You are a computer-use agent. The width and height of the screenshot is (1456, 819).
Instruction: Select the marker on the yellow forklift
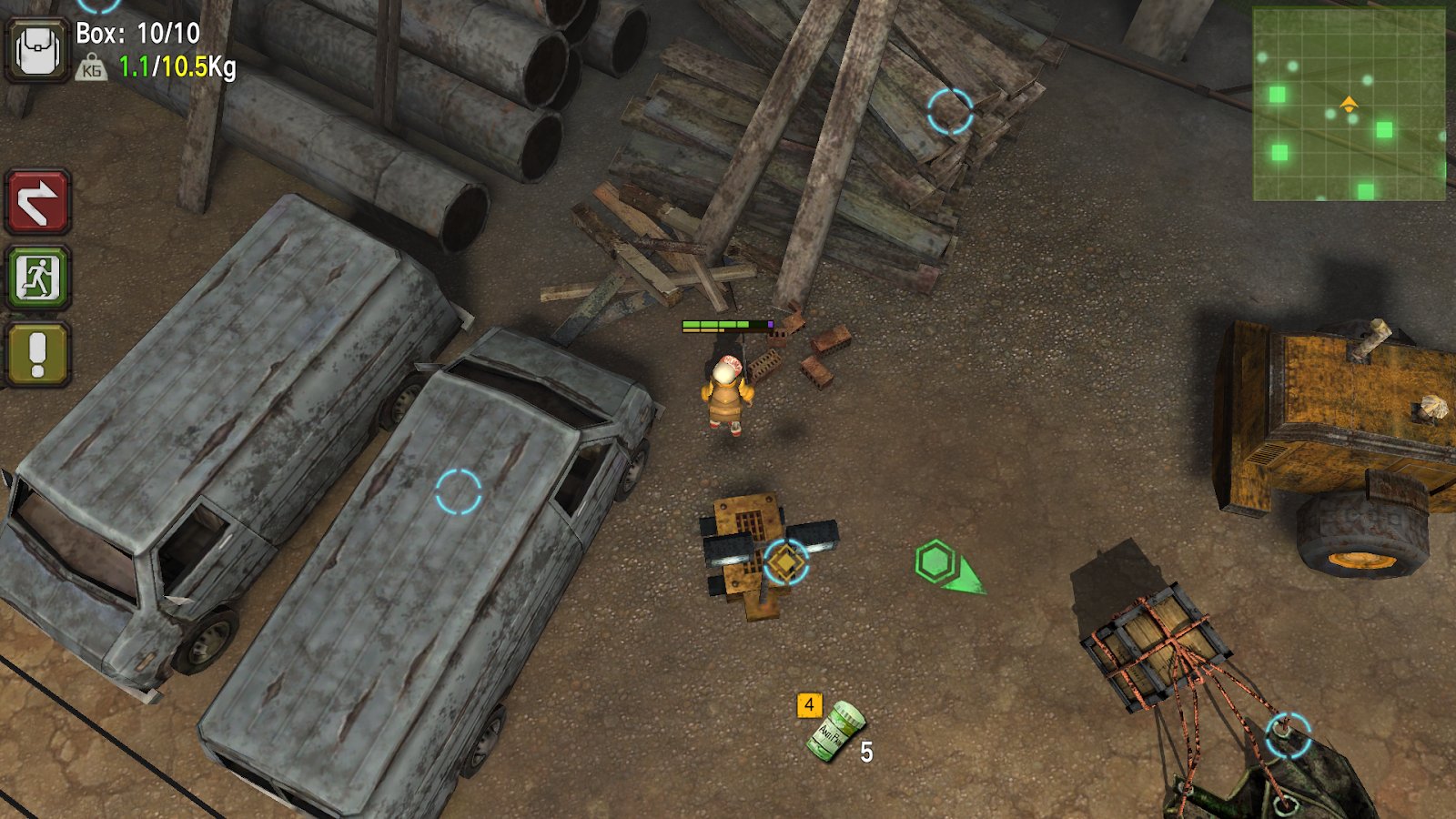pos(785,561)
